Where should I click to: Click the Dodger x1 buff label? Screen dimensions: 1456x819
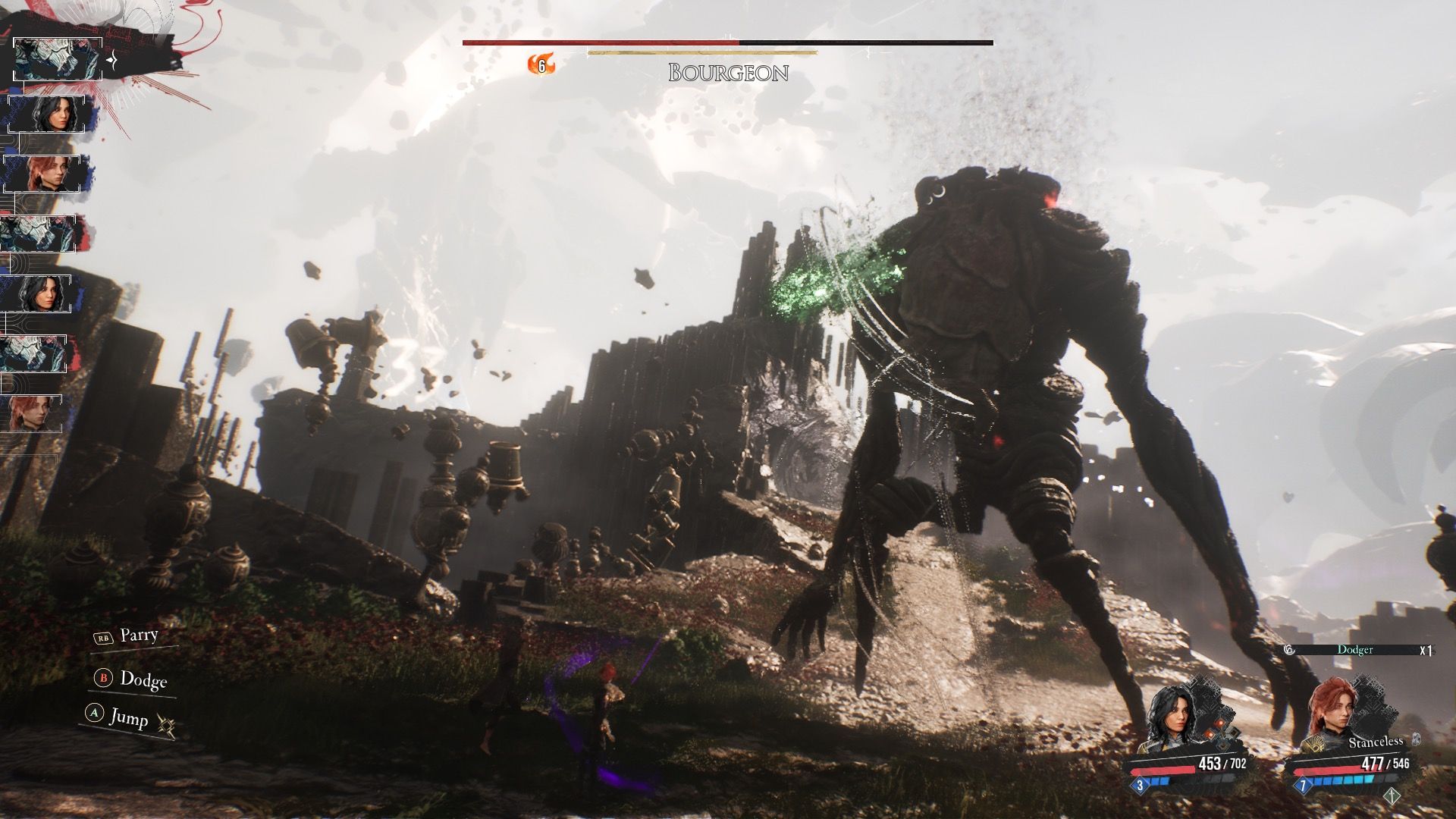click(x=1357, y=650)
